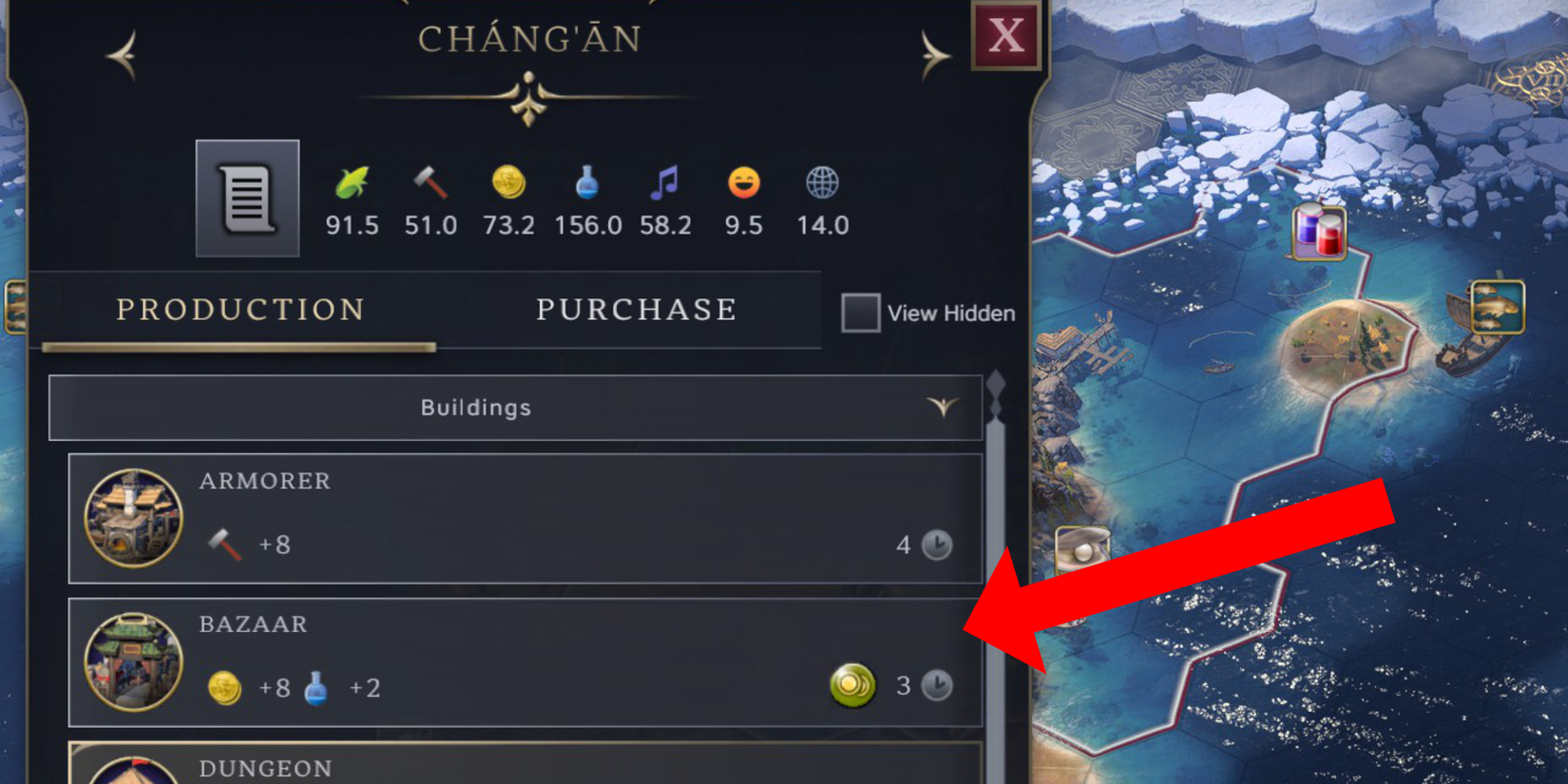The image size is (1568, 784).
Task: Switch to the Production tab
Action: [239, 309]
